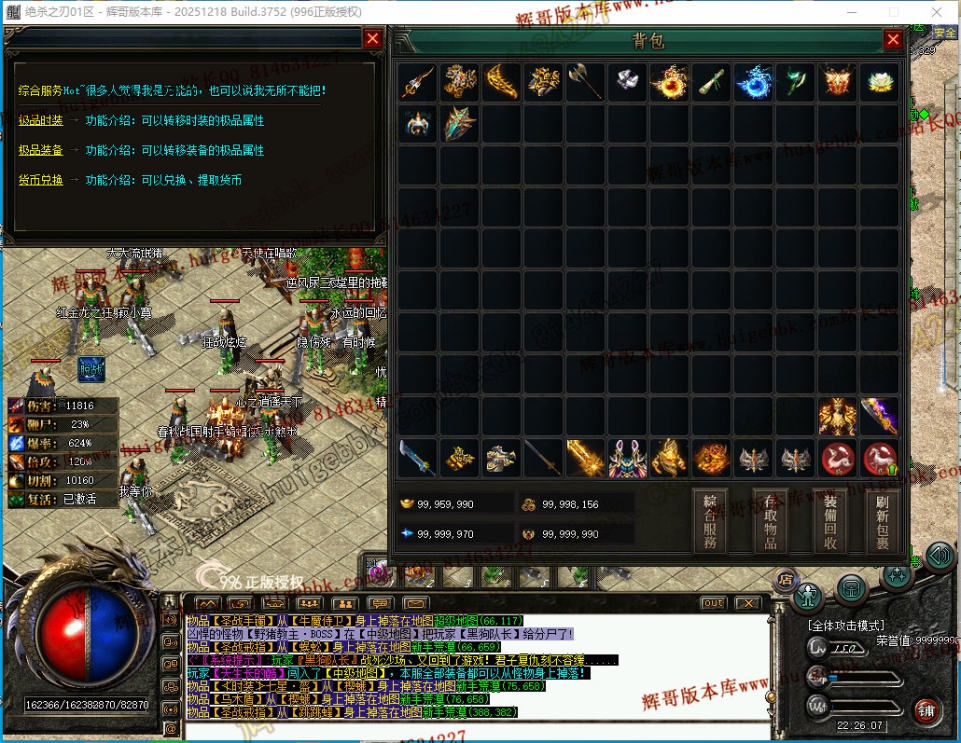Select the blue water orb item
This screenshot has height=743, width=961.
tap(753, 81)
